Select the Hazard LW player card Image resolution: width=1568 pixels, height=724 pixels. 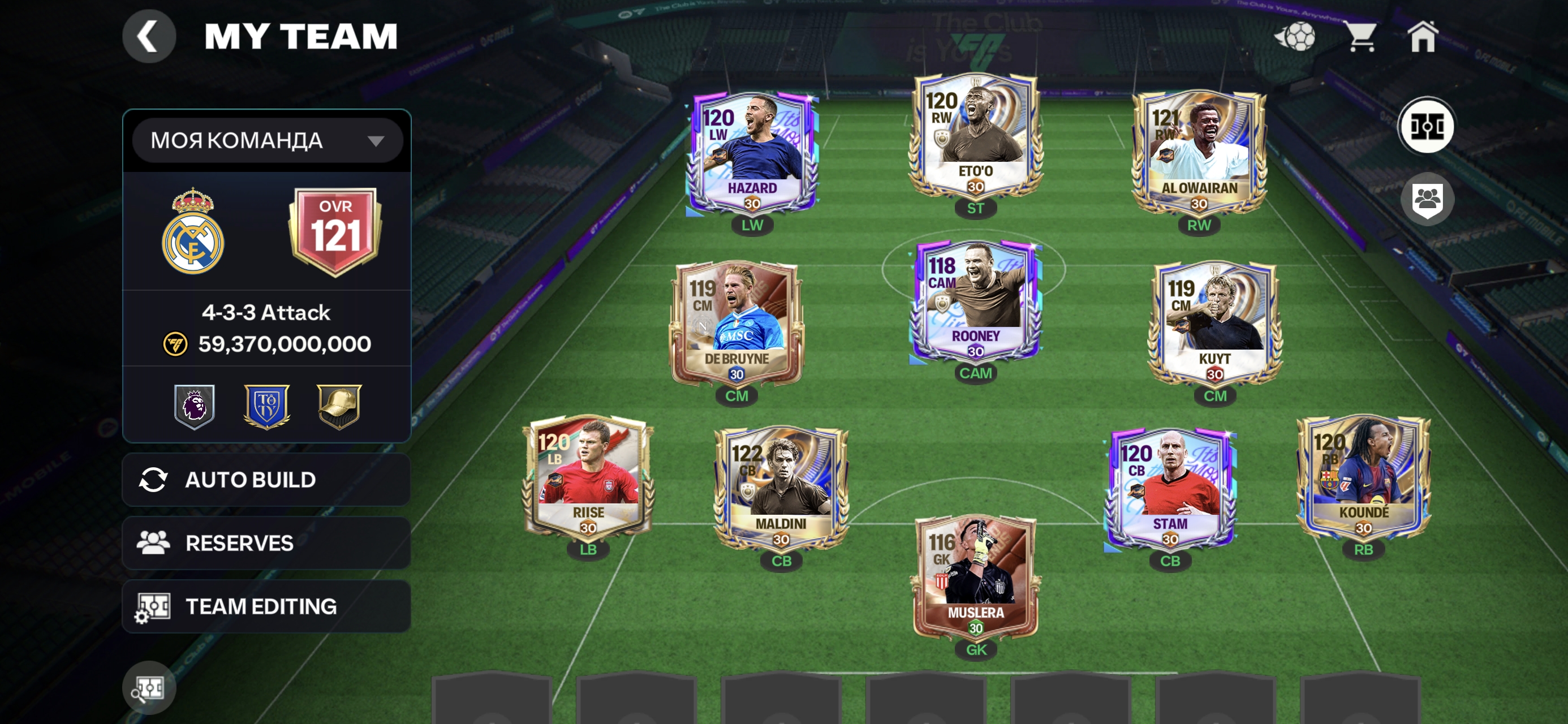(x=752, y=153)
